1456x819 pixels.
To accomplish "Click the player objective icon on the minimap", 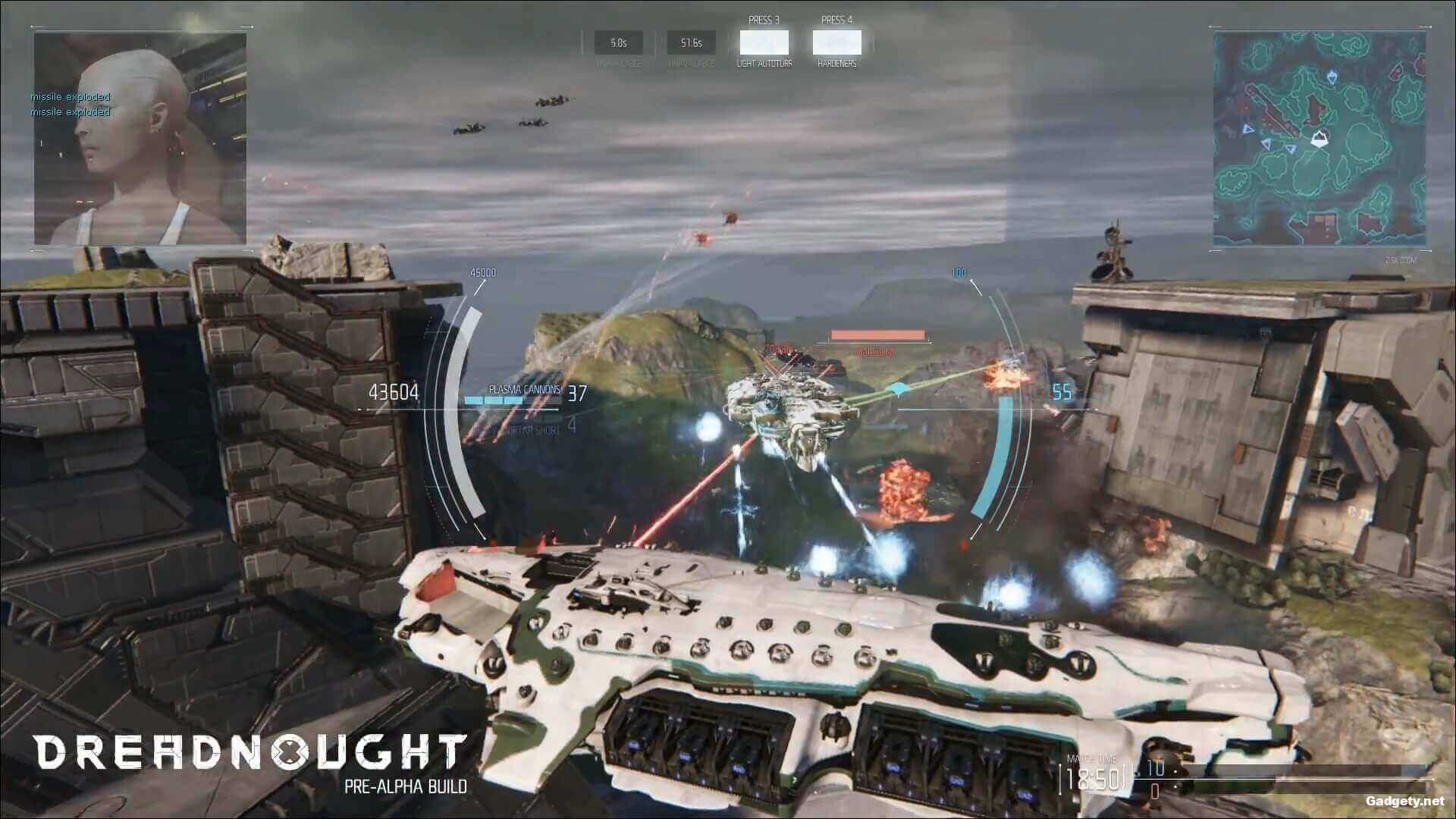I will coord(1320,139).
